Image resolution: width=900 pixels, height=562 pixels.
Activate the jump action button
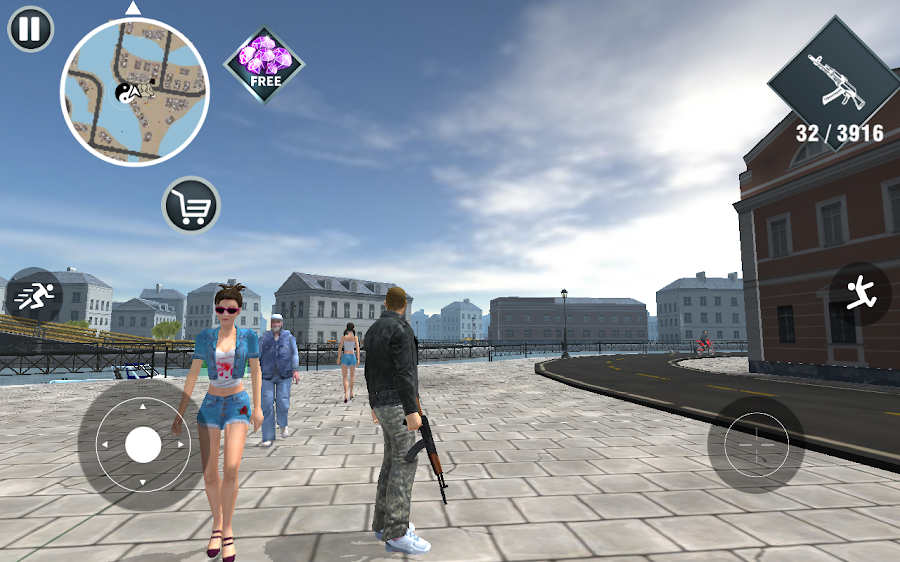[x=859, y=293]
